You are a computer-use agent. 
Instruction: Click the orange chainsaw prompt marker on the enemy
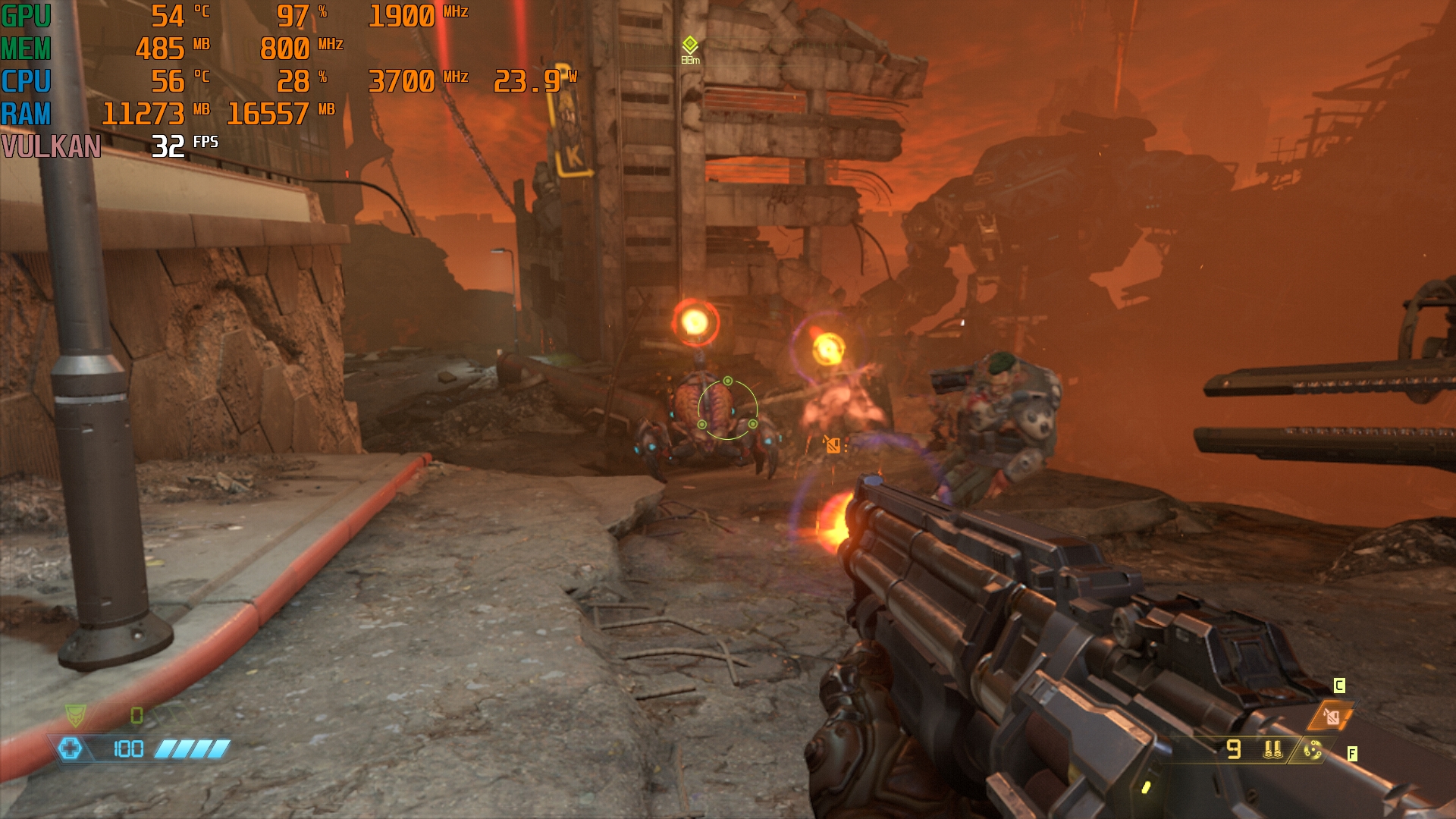point(833,445)
